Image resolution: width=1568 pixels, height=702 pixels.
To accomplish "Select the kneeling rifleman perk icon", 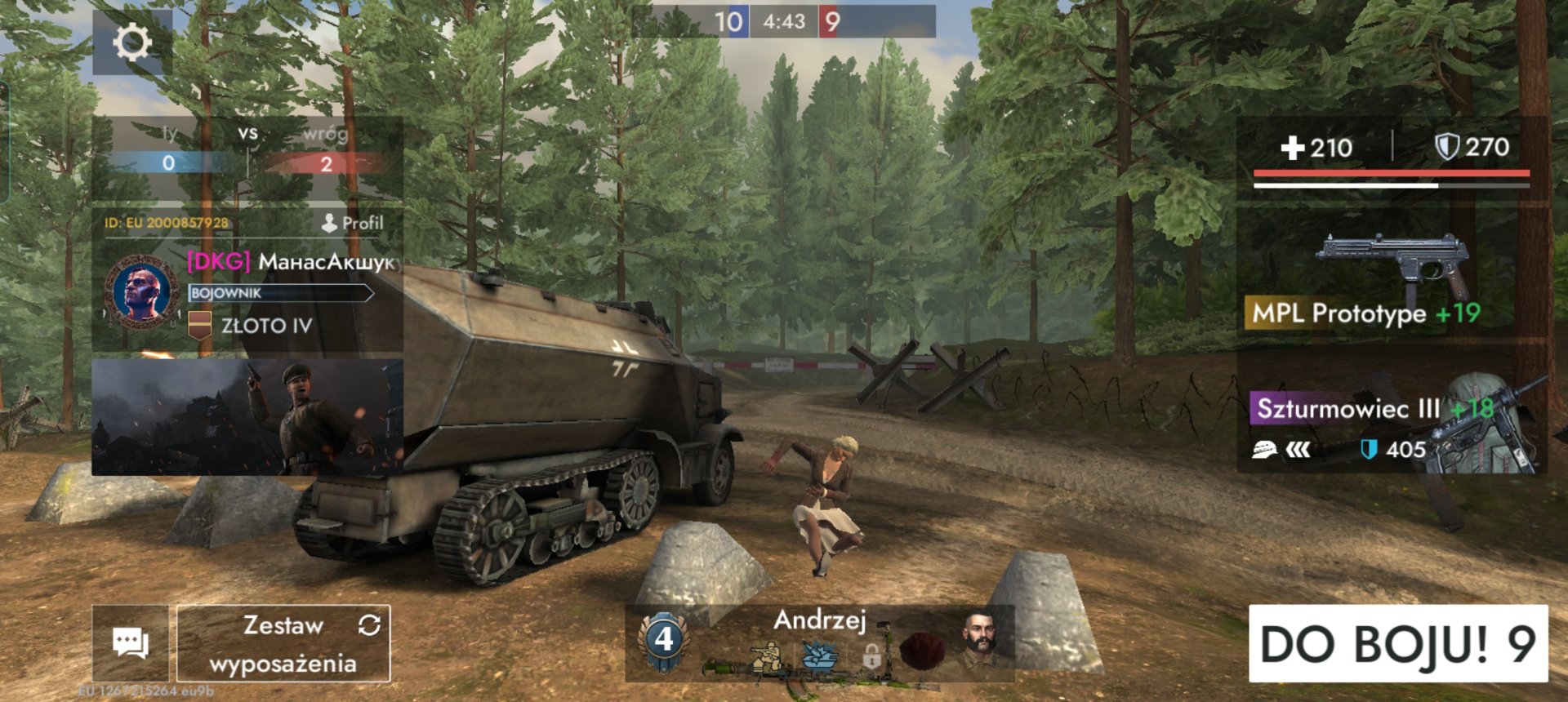I will pyautogui.click(x=766, y=657).
